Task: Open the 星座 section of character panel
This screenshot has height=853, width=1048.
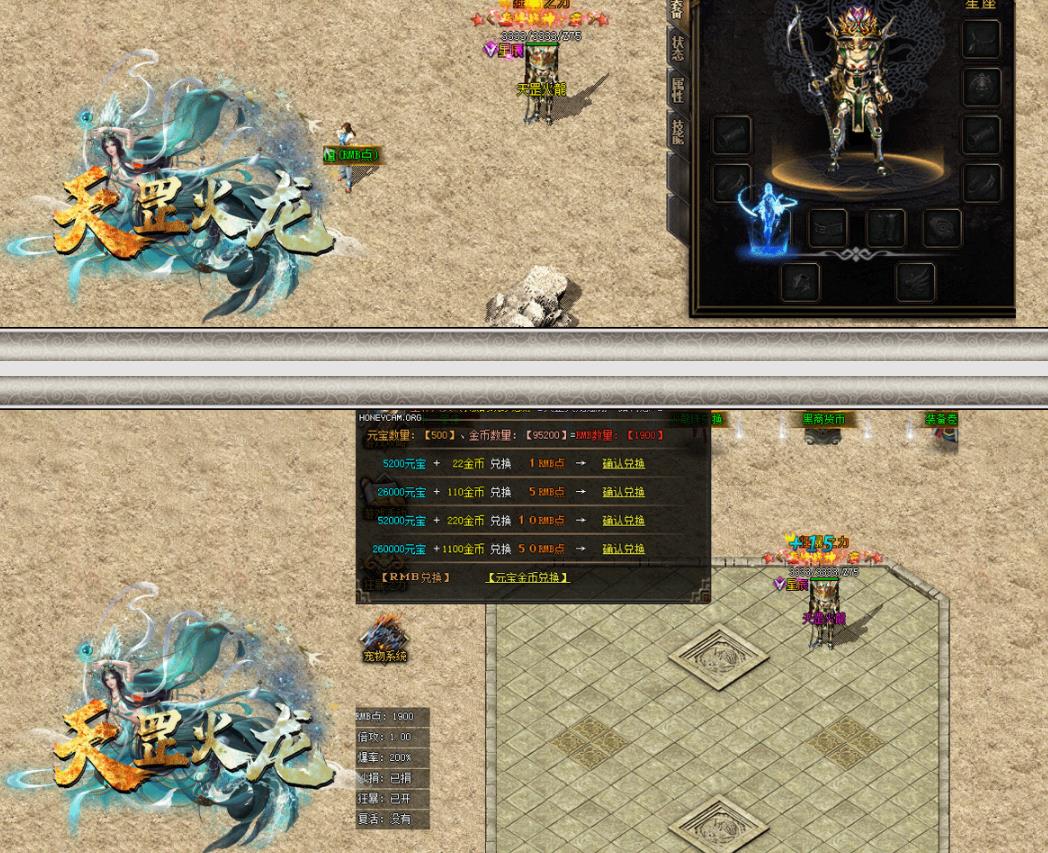Action: [x=980, y=5]
